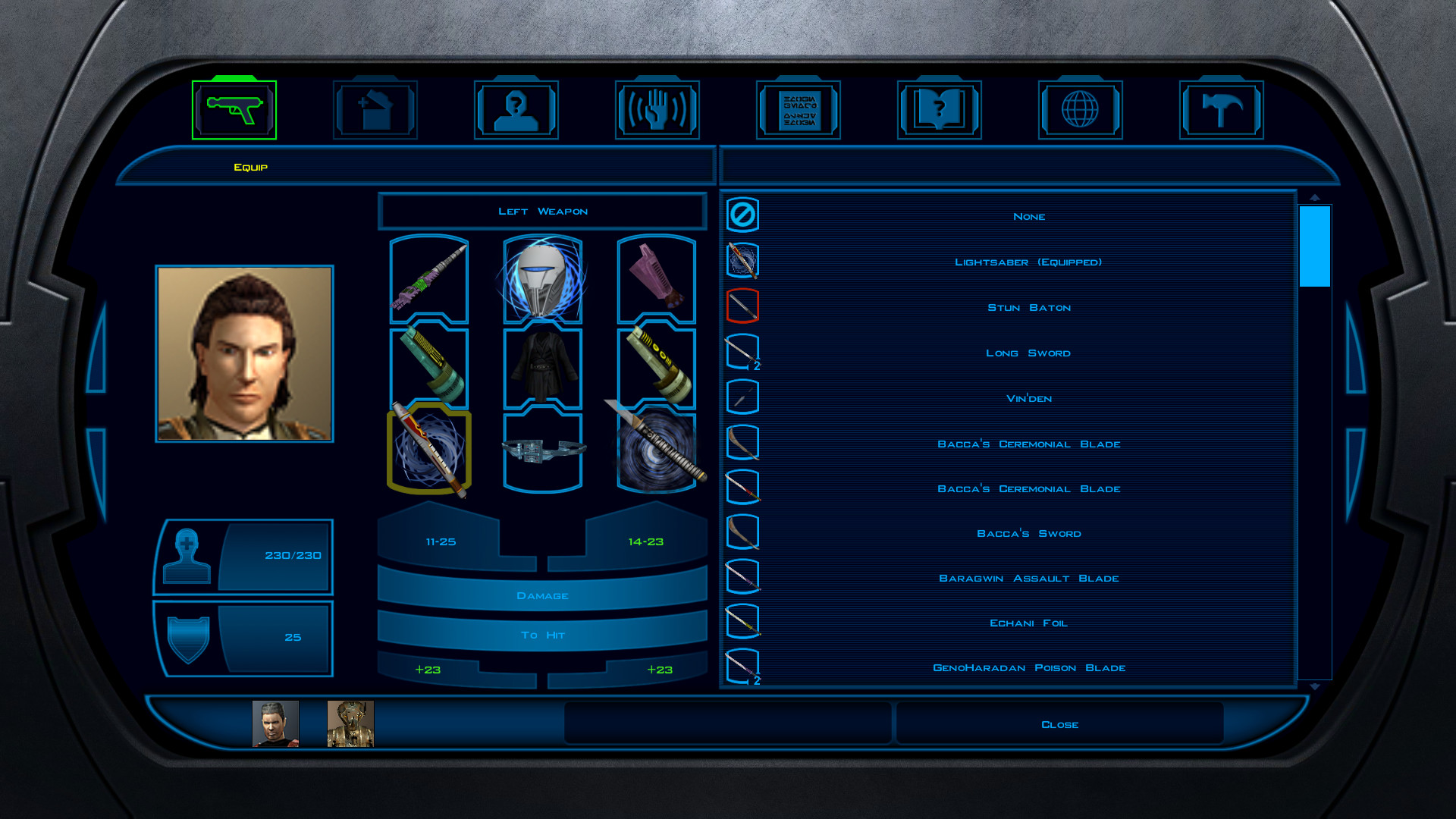Pick Vin'den from the weapon list
The width and height of the screenshot is (1456, 819).
coord(1028,399)
